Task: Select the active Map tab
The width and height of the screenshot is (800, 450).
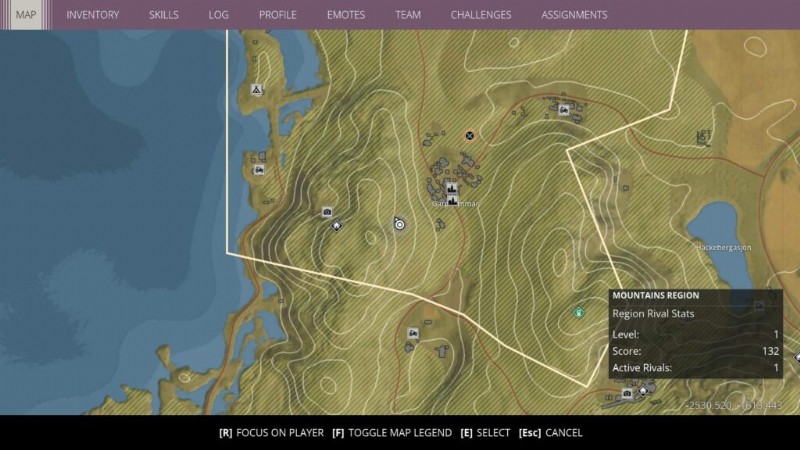Action: click(25, 15)
